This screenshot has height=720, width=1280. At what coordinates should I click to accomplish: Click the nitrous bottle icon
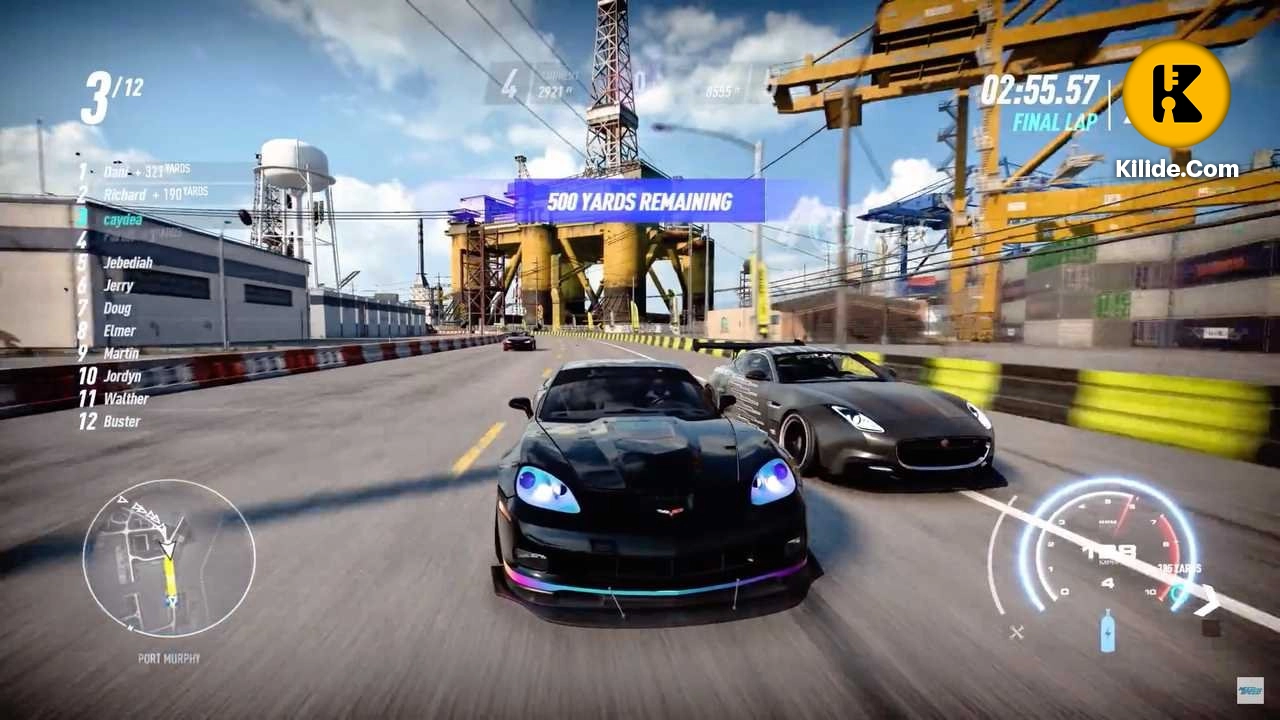(1108, 631)
